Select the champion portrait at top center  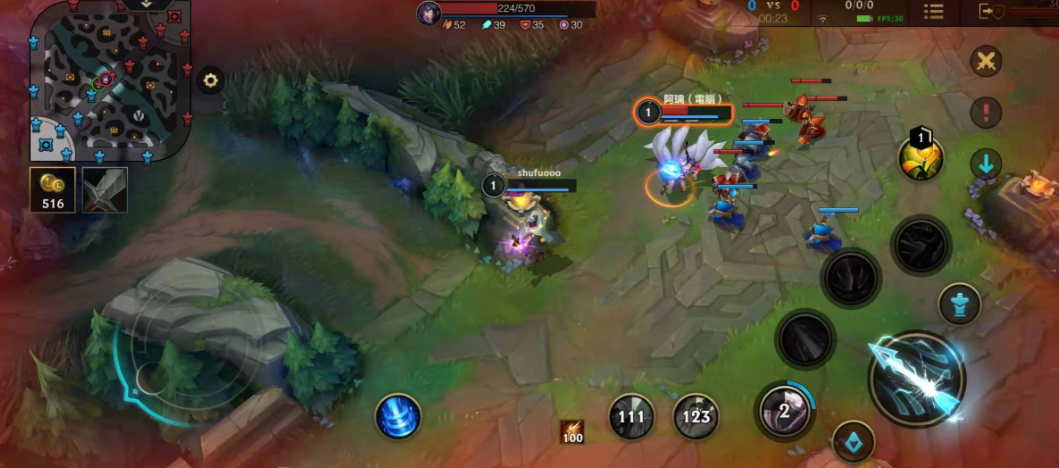pos(429,13)
